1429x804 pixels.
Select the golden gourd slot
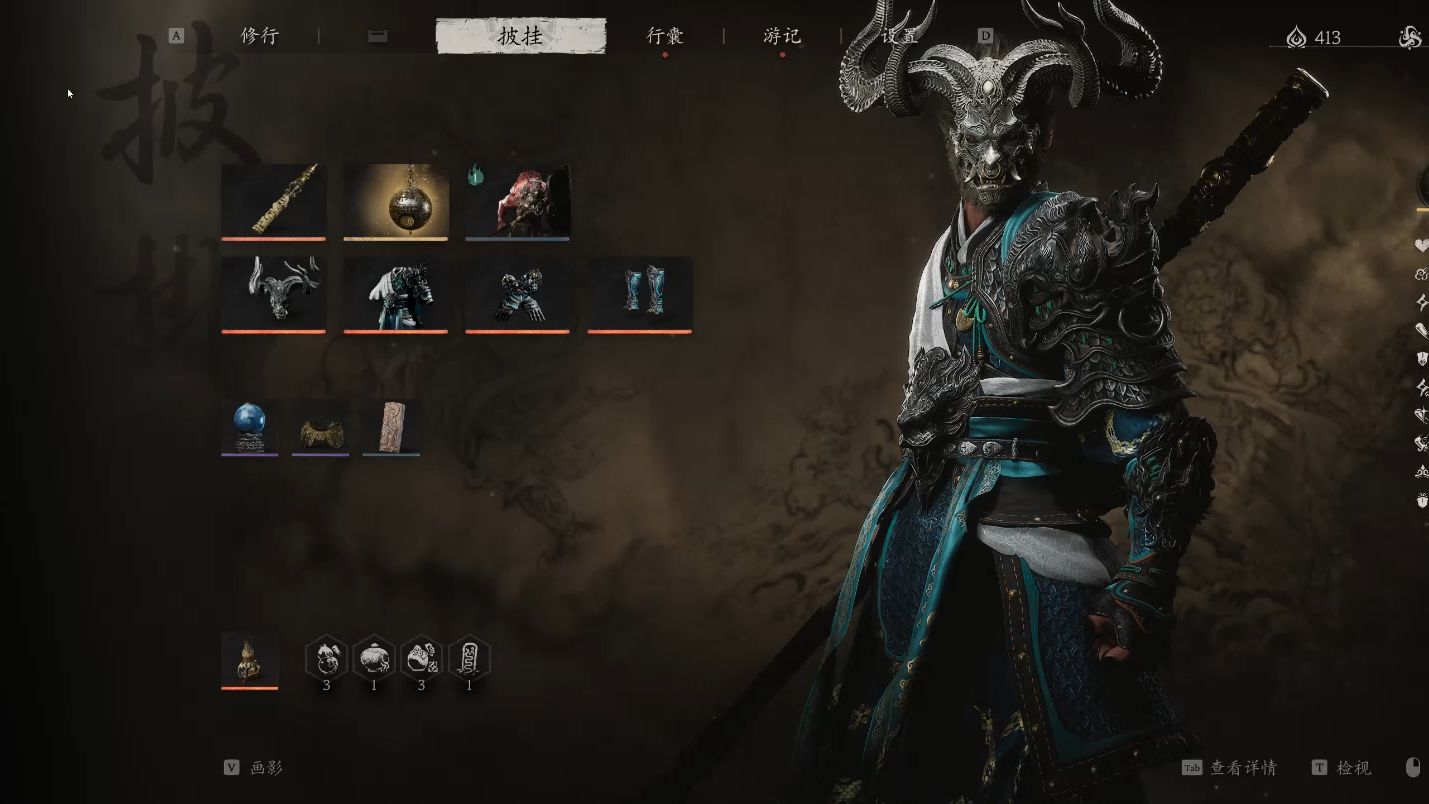pos(250,660)
